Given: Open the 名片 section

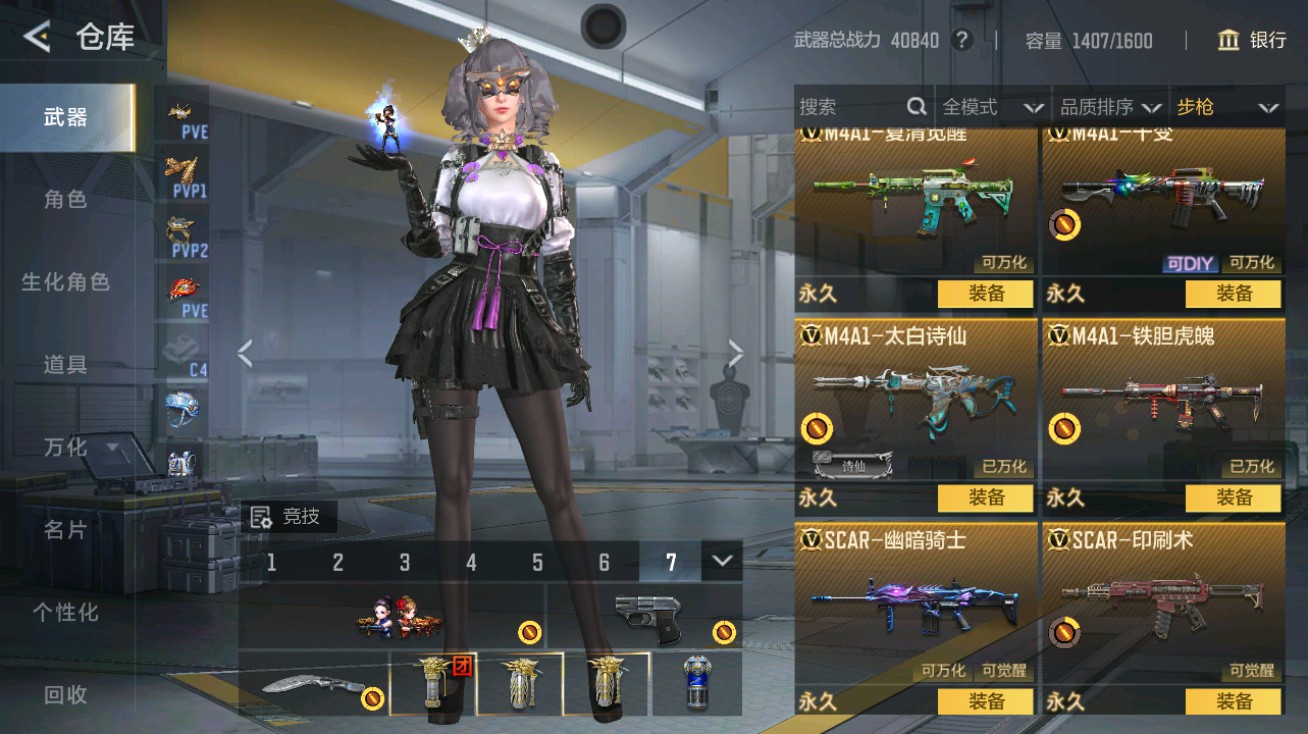Looking at the screenshot, I should click(66, 530).
